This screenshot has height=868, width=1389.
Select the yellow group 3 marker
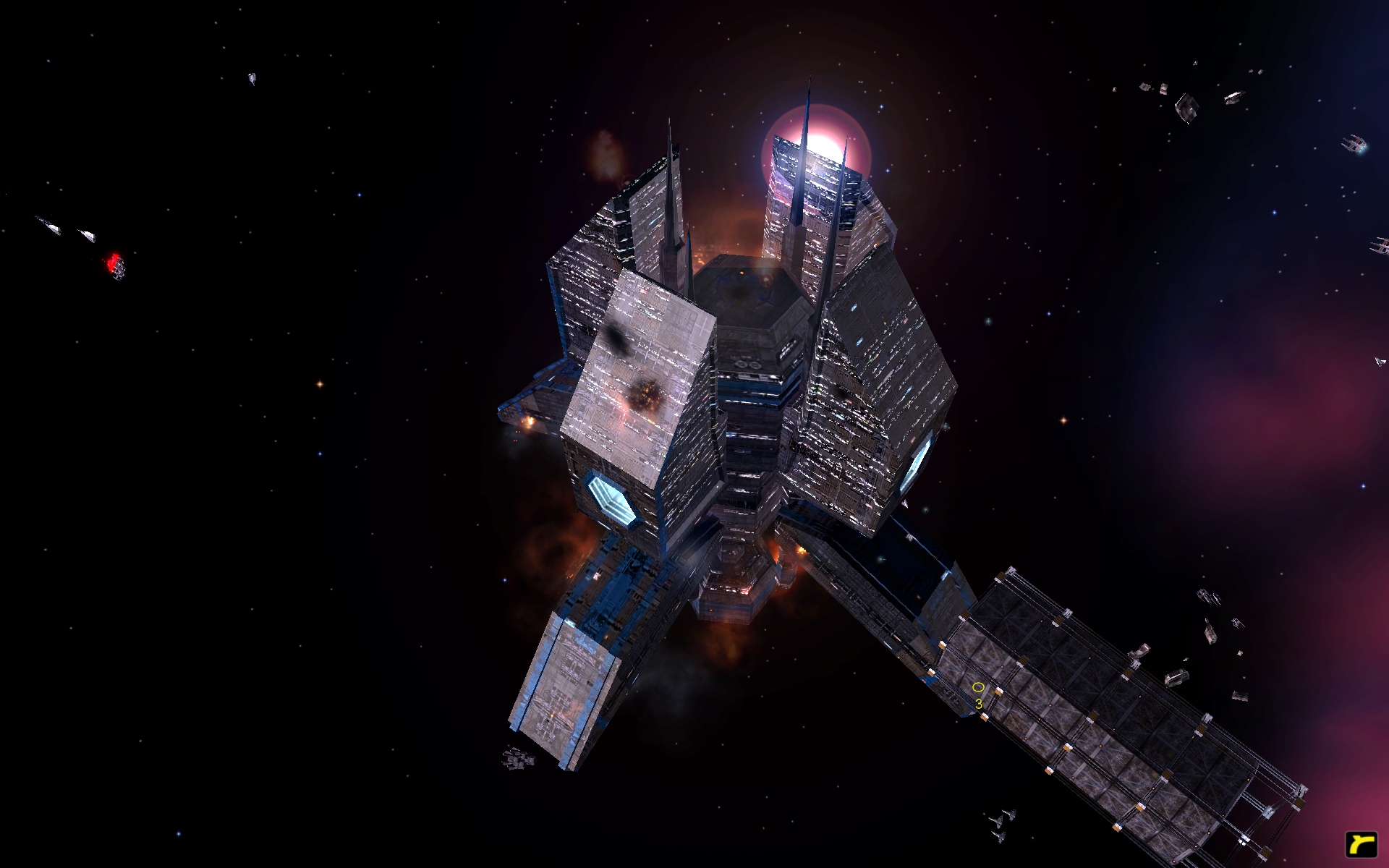point(978,688)
